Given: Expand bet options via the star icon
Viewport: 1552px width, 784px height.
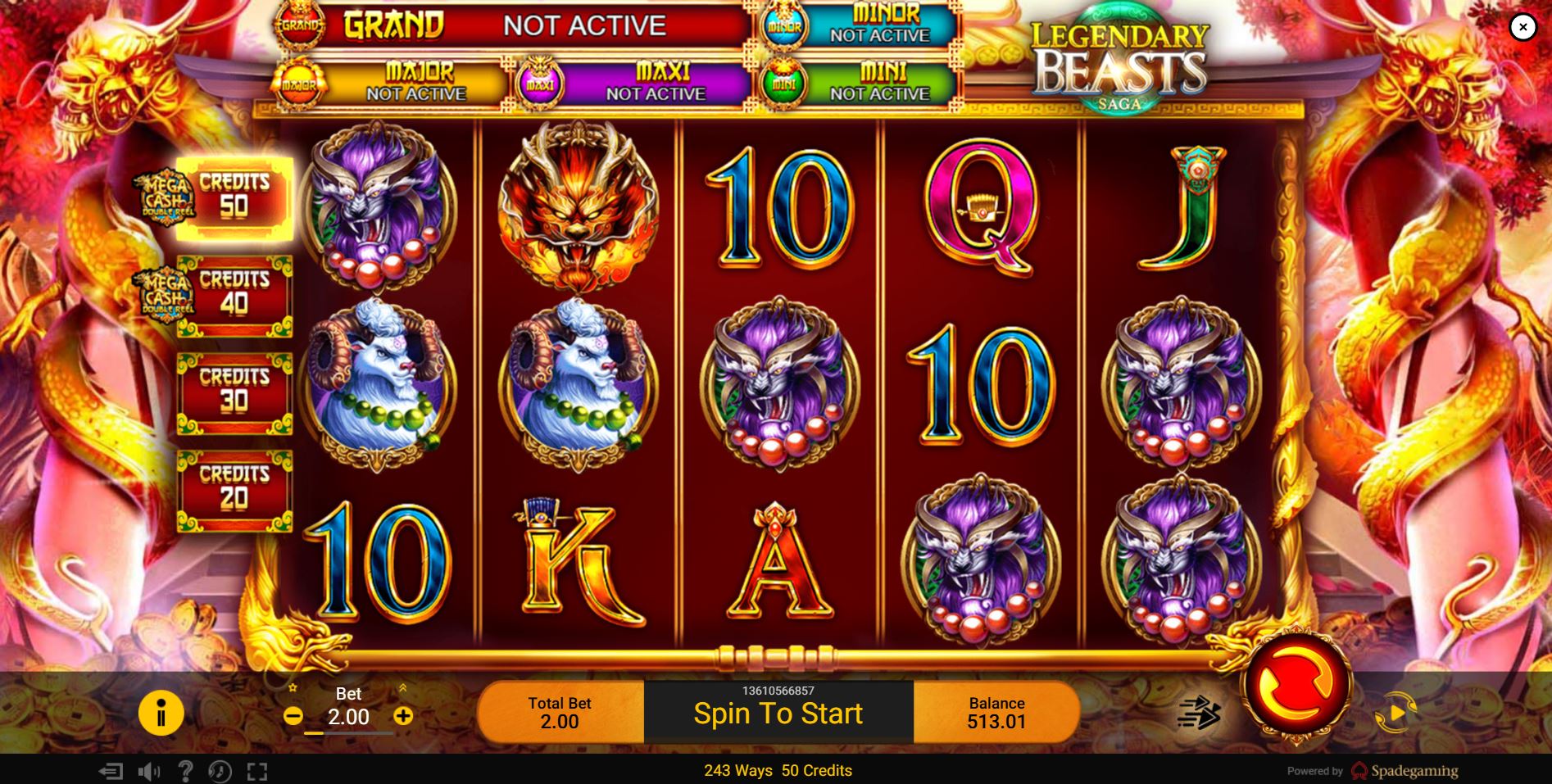Looking at the screenshot, I should [292, 688].
